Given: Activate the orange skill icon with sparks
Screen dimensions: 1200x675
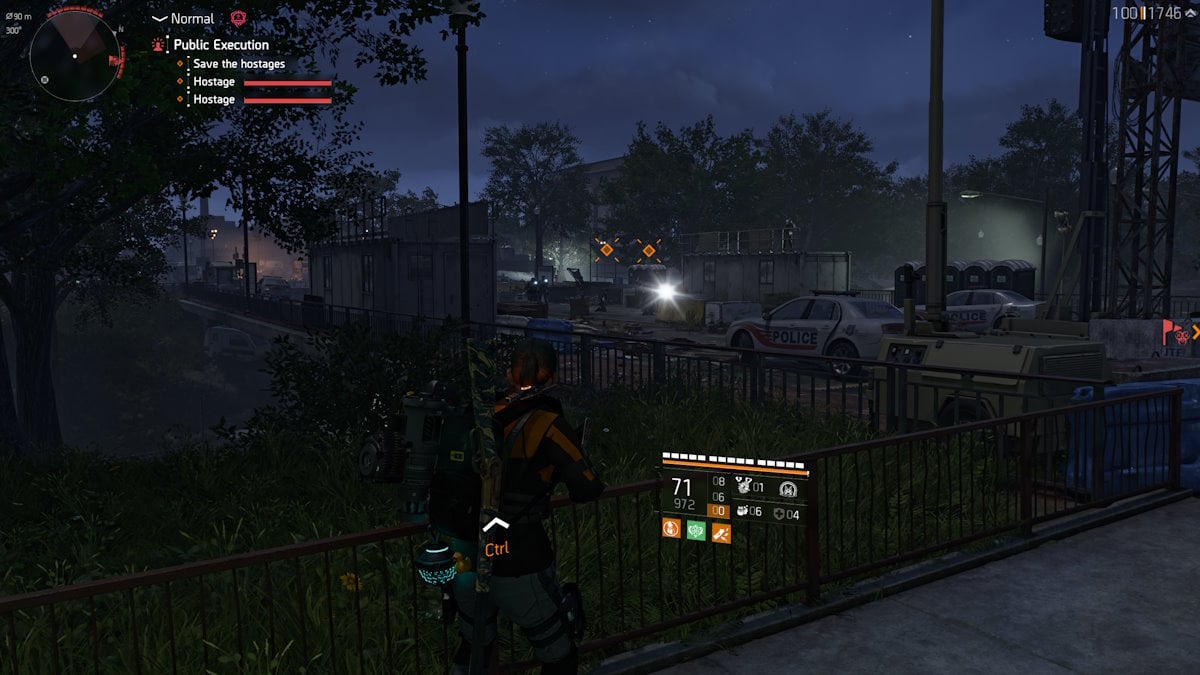Looking at the screenshot, I should pos(720,531).
